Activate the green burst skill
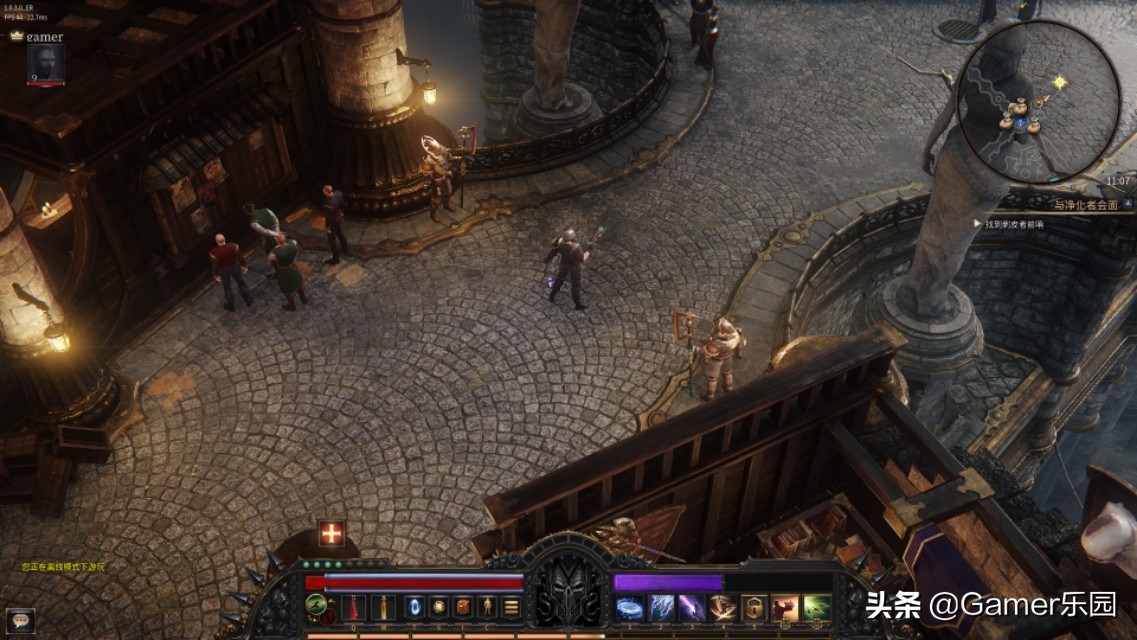The height and width of the screenshot is (640, 1137). coord(816,607)
